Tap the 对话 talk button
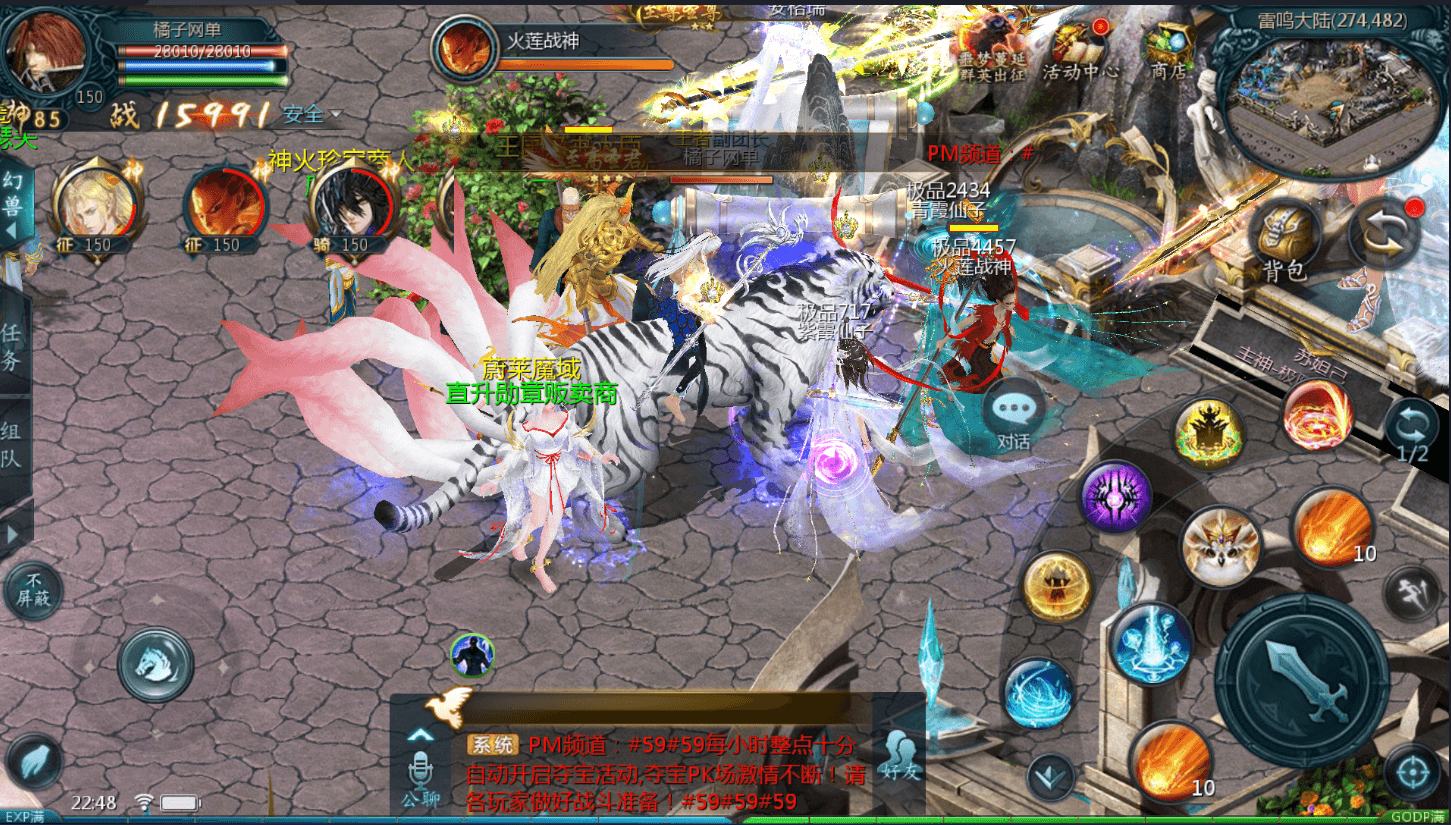 [1014, 413]
